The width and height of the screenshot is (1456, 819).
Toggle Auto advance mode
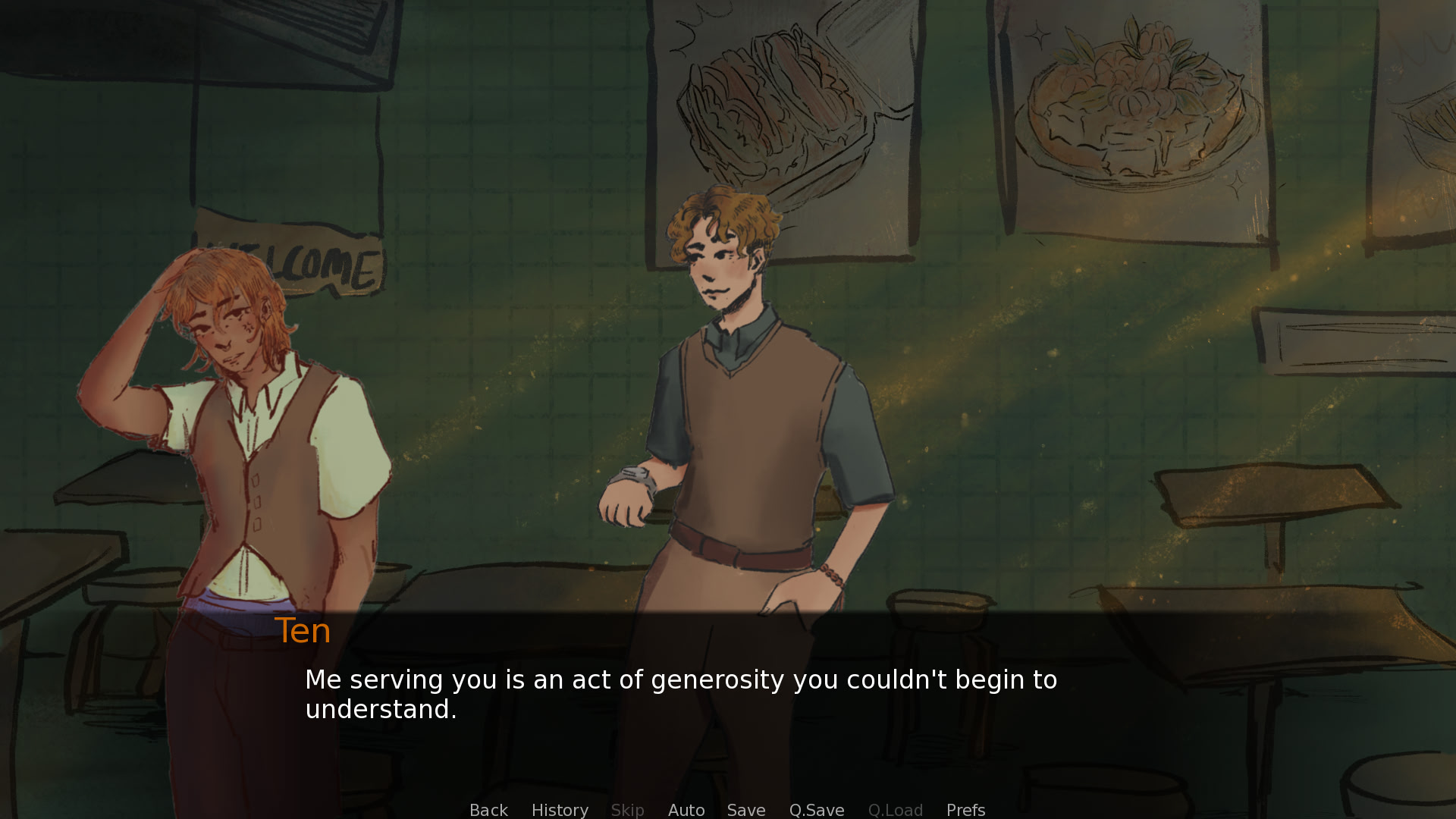pyautogui.click(x=686, y=810)
